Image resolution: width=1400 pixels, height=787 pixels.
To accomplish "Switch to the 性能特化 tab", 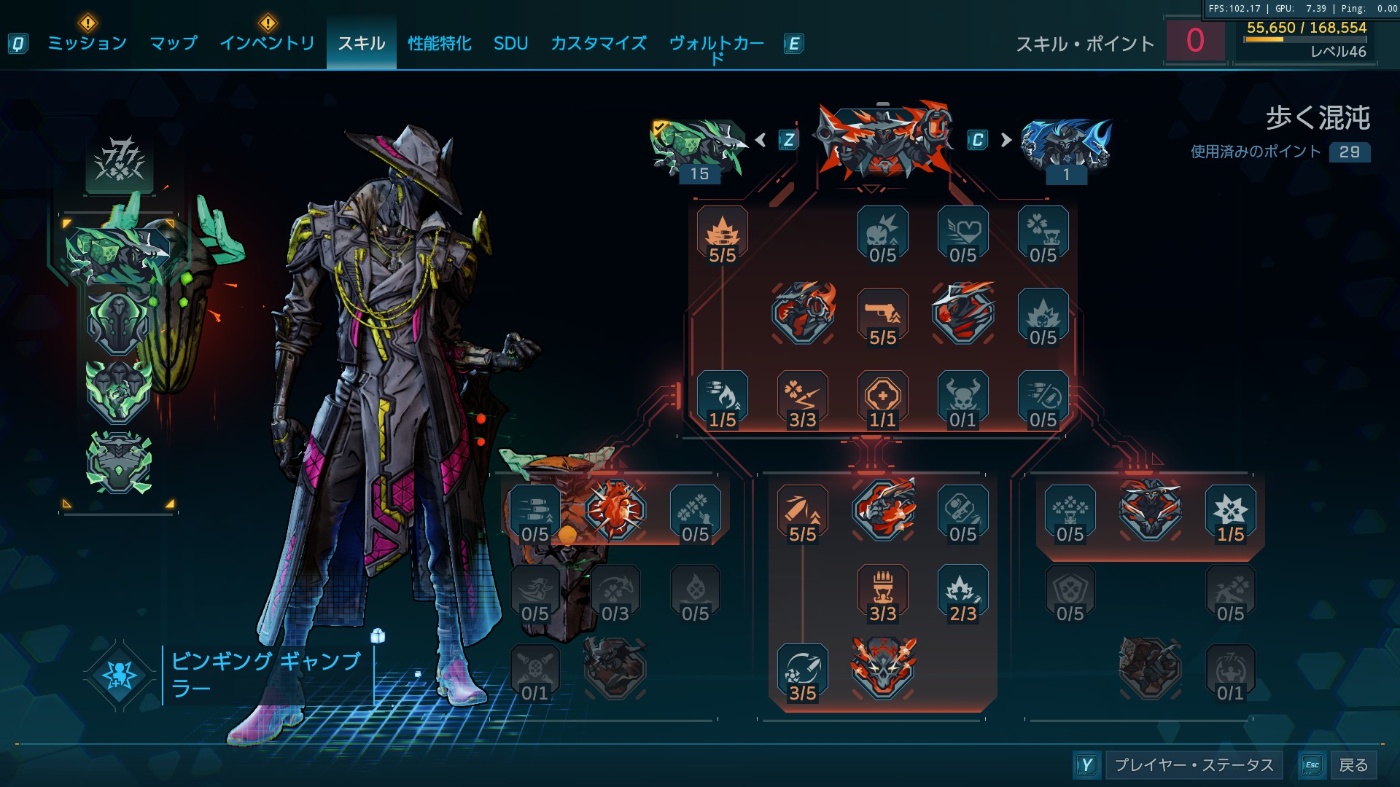I will [x=439, y=43].
